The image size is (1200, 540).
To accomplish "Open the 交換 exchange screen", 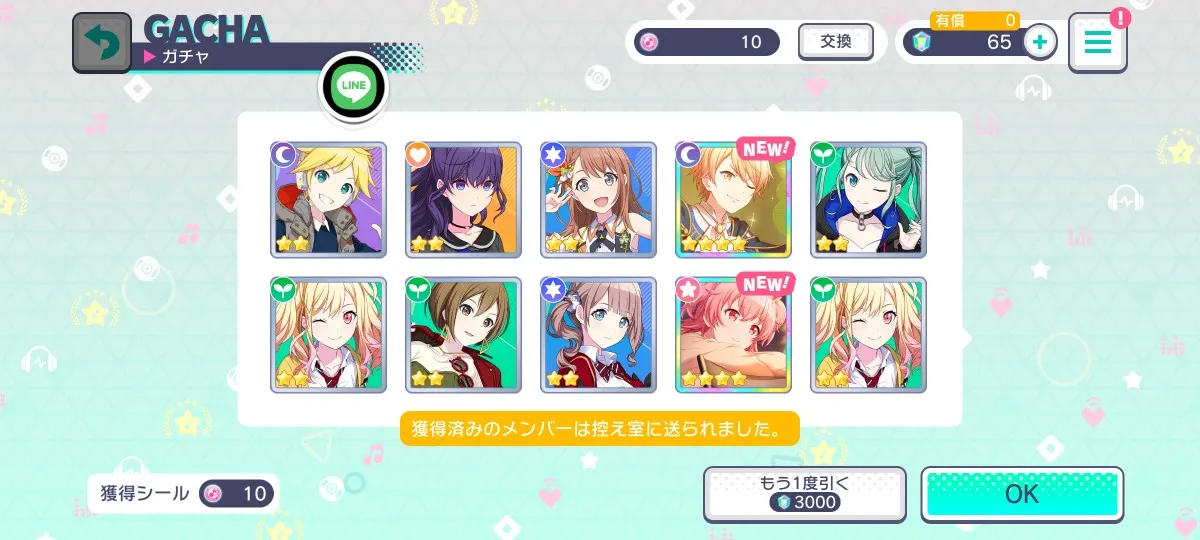I will (x=835, y=42).
